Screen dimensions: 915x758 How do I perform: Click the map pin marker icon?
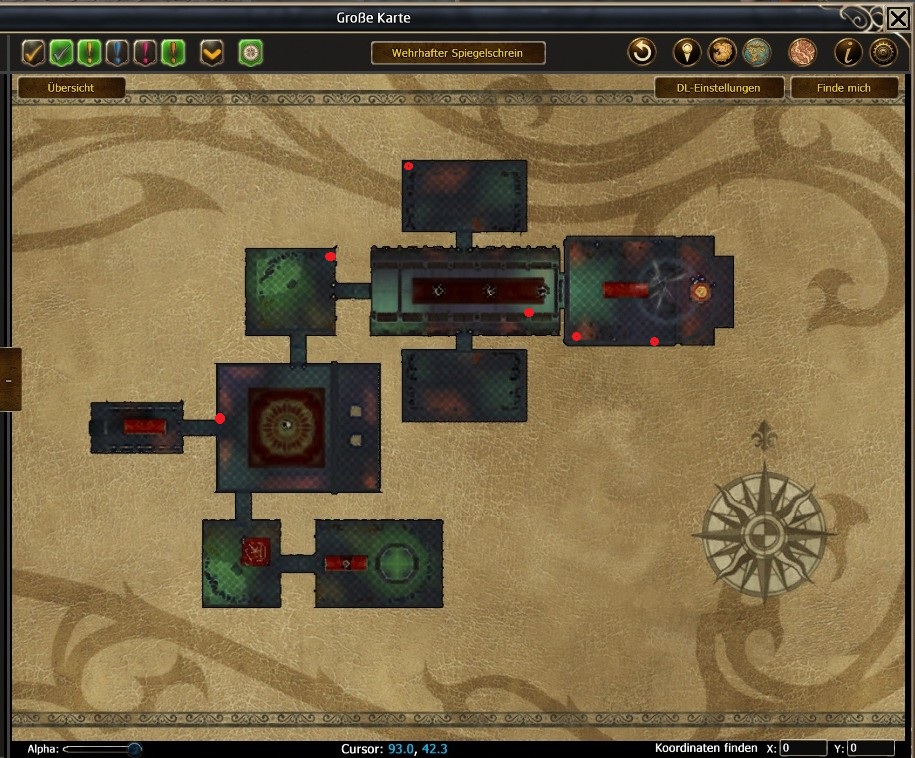(x=687, y=52)
